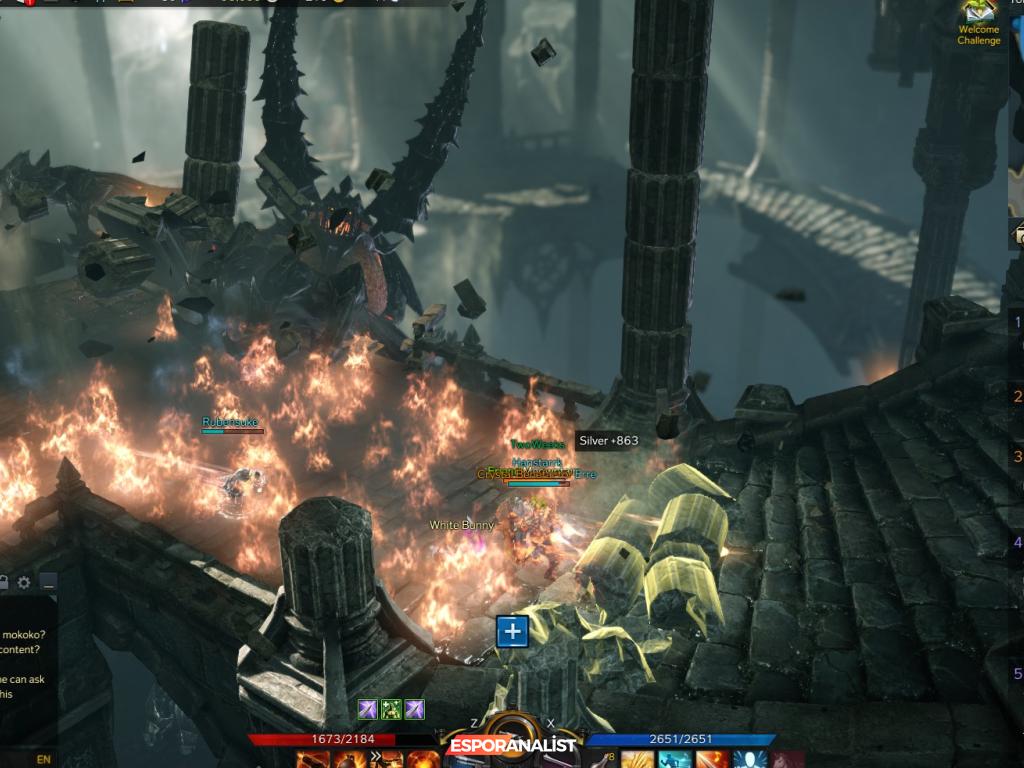This screenshot has height=768, width=1024.
Task: Click the chat message panel
Action: click(x=26, y=668)
